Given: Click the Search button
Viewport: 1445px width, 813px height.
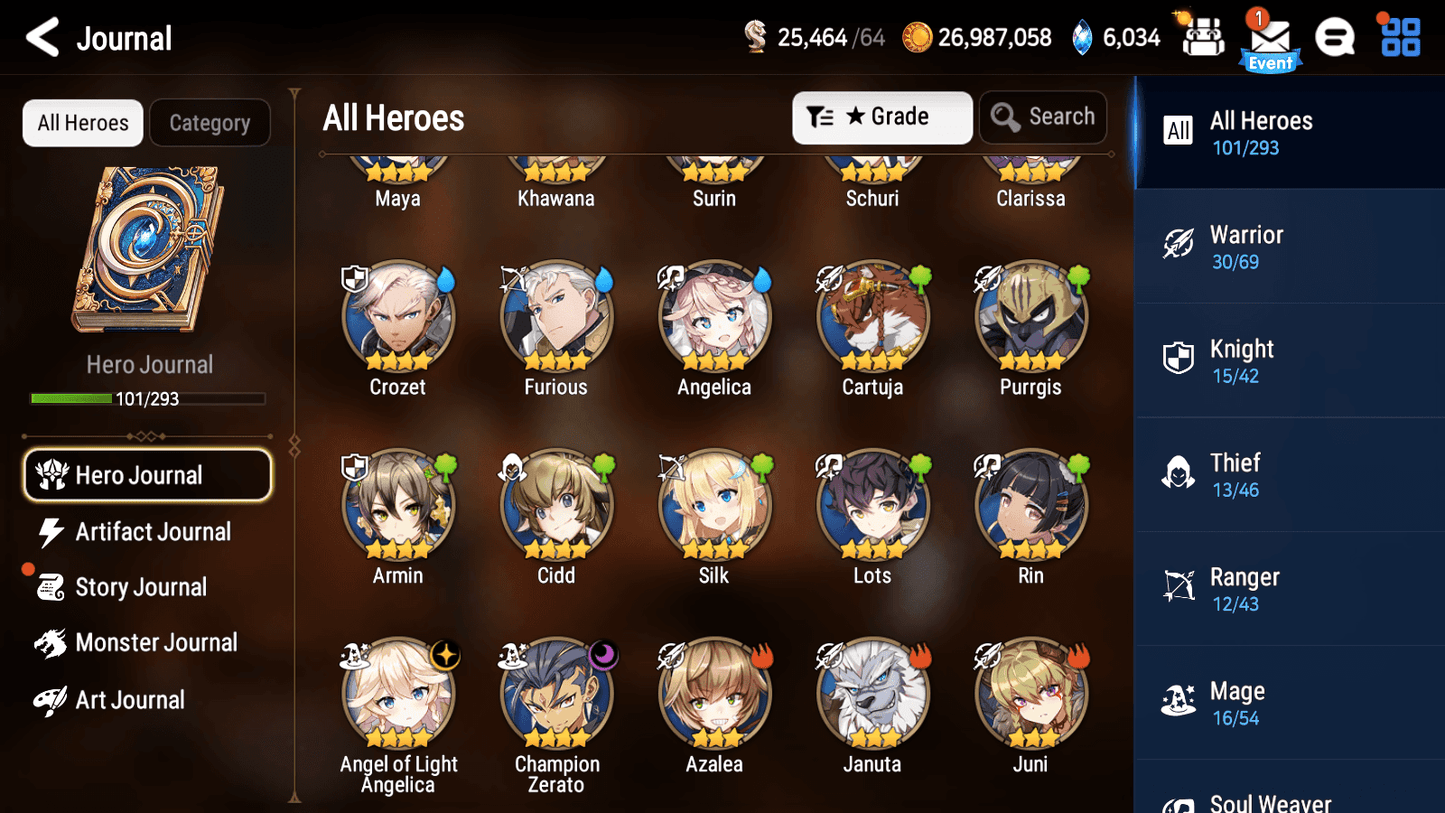Looking at the screenshot, I should coord(1043,117).
